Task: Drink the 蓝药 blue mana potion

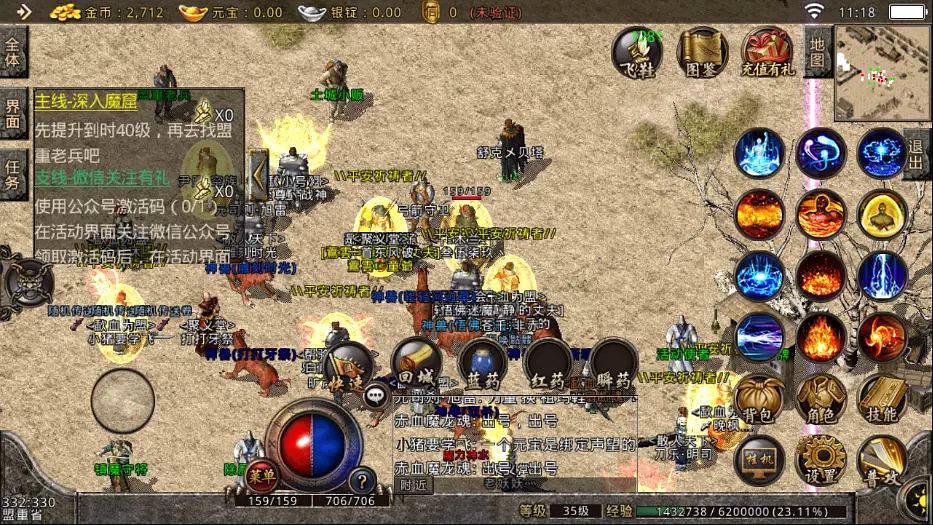Action: [482, 365]
